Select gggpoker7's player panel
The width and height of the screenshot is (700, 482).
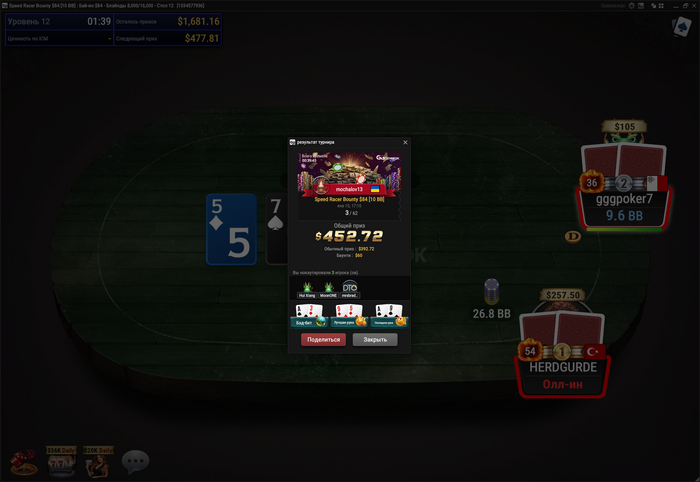coord(623,198)
